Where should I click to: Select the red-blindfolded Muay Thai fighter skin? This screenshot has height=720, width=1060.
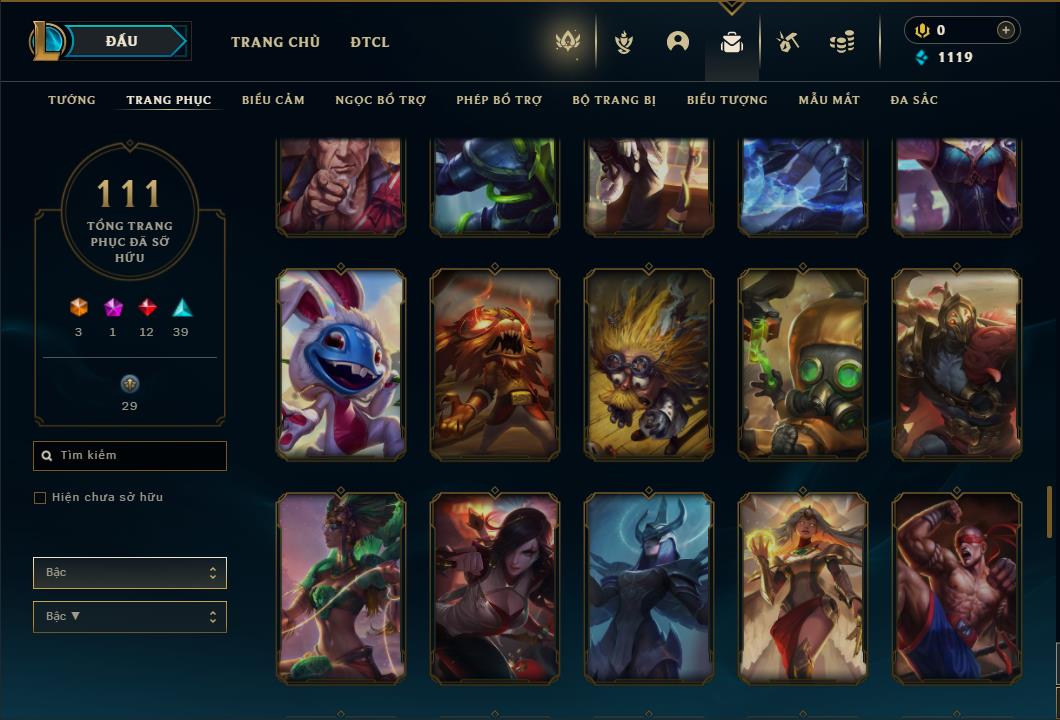[x=957, y=588]
